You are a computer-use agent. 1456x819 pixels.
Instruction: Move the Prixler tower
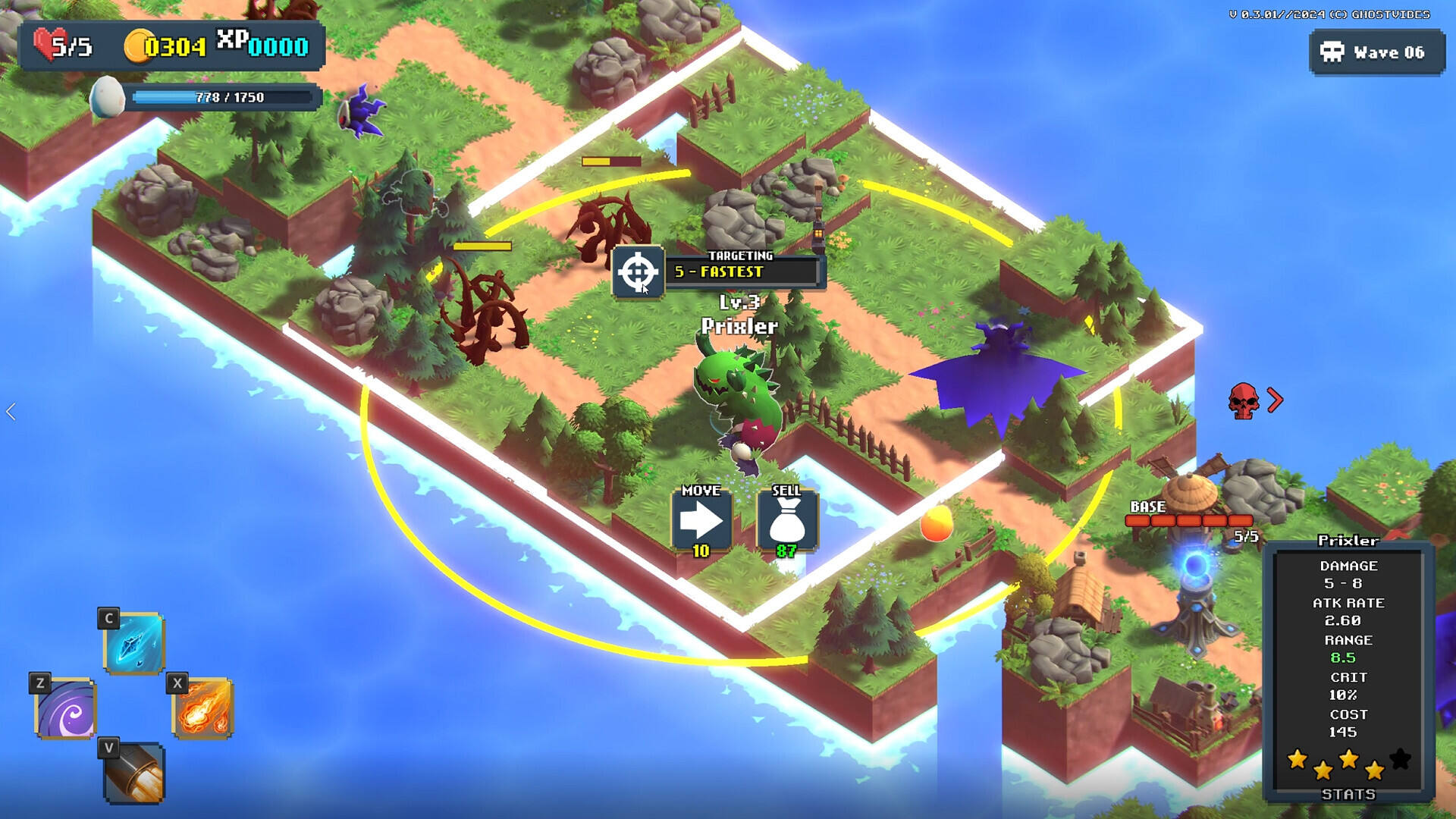coord(701,520)
